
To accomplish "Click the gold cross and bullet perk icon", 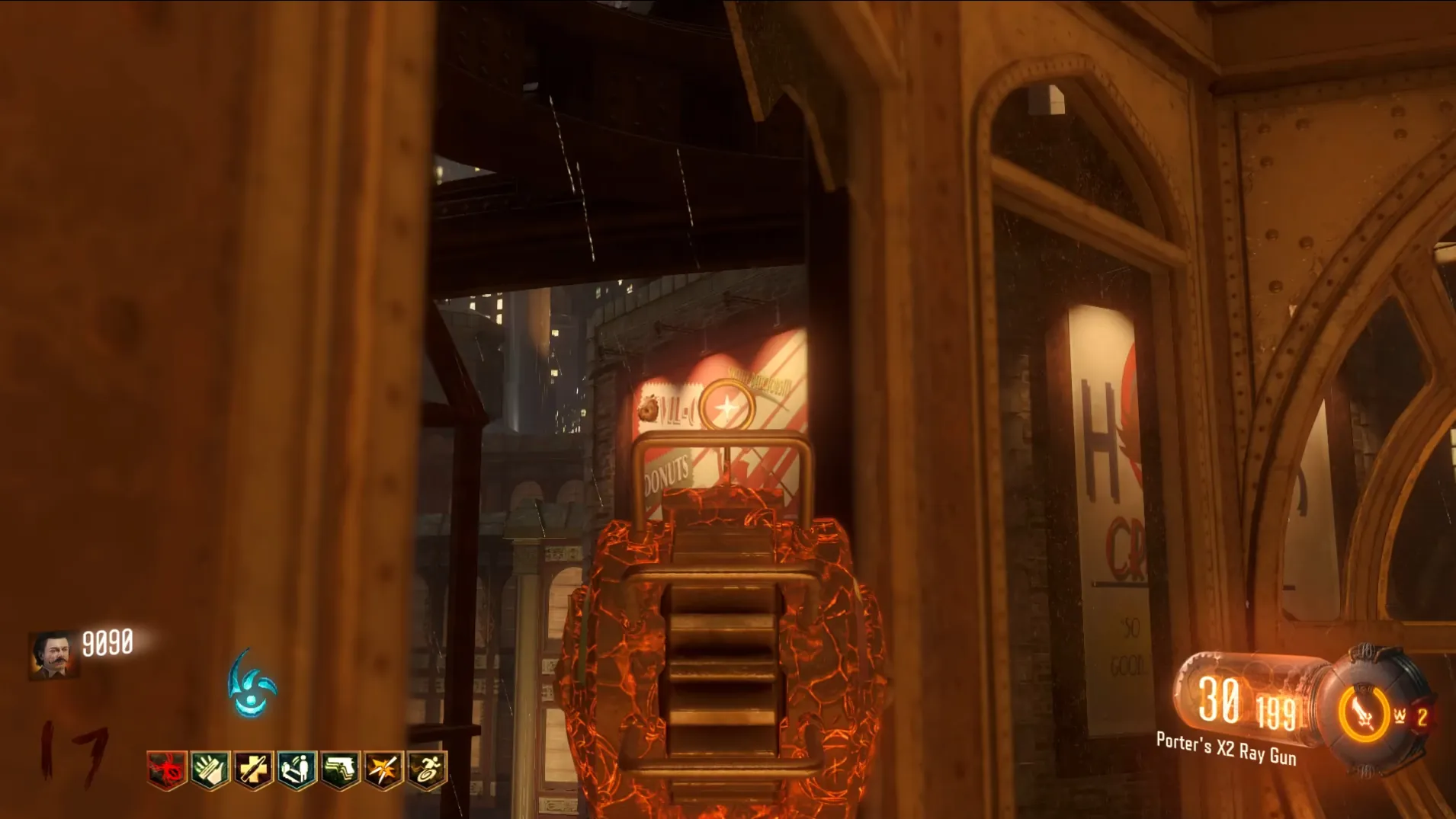I will tap(254, 769).
